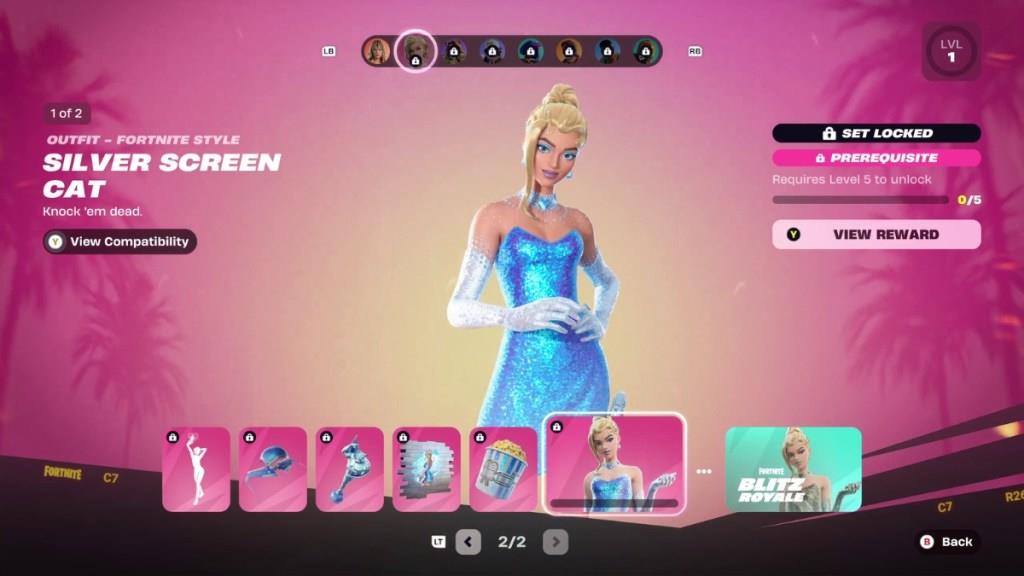The width and height of the screenshot is (1024, 576).
Task: Click the LVL 1 level badge
Action: tap(951, 52)
